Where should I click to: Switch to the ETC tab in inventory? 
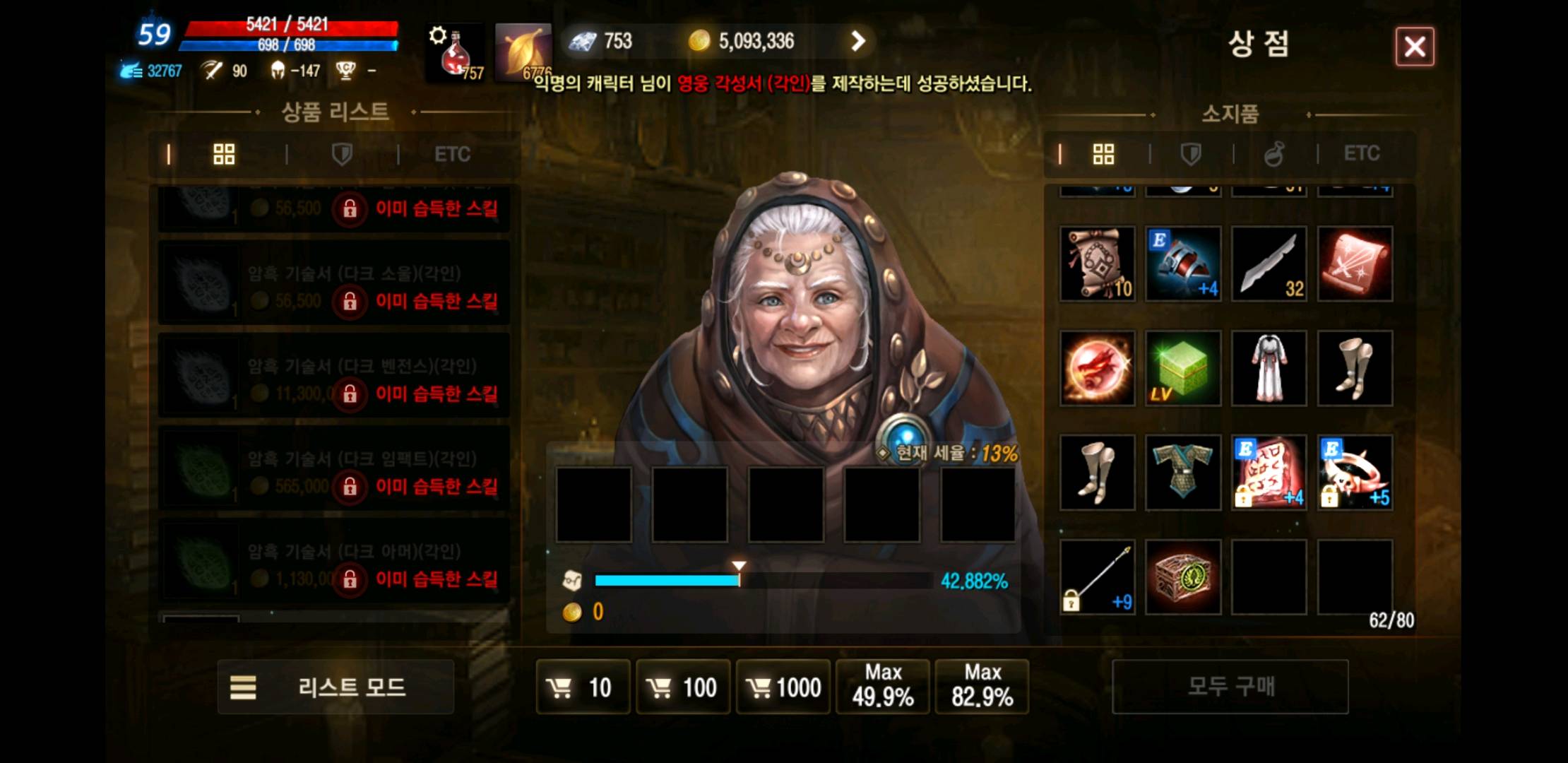pyautogui.click(x=1362, y=153)
